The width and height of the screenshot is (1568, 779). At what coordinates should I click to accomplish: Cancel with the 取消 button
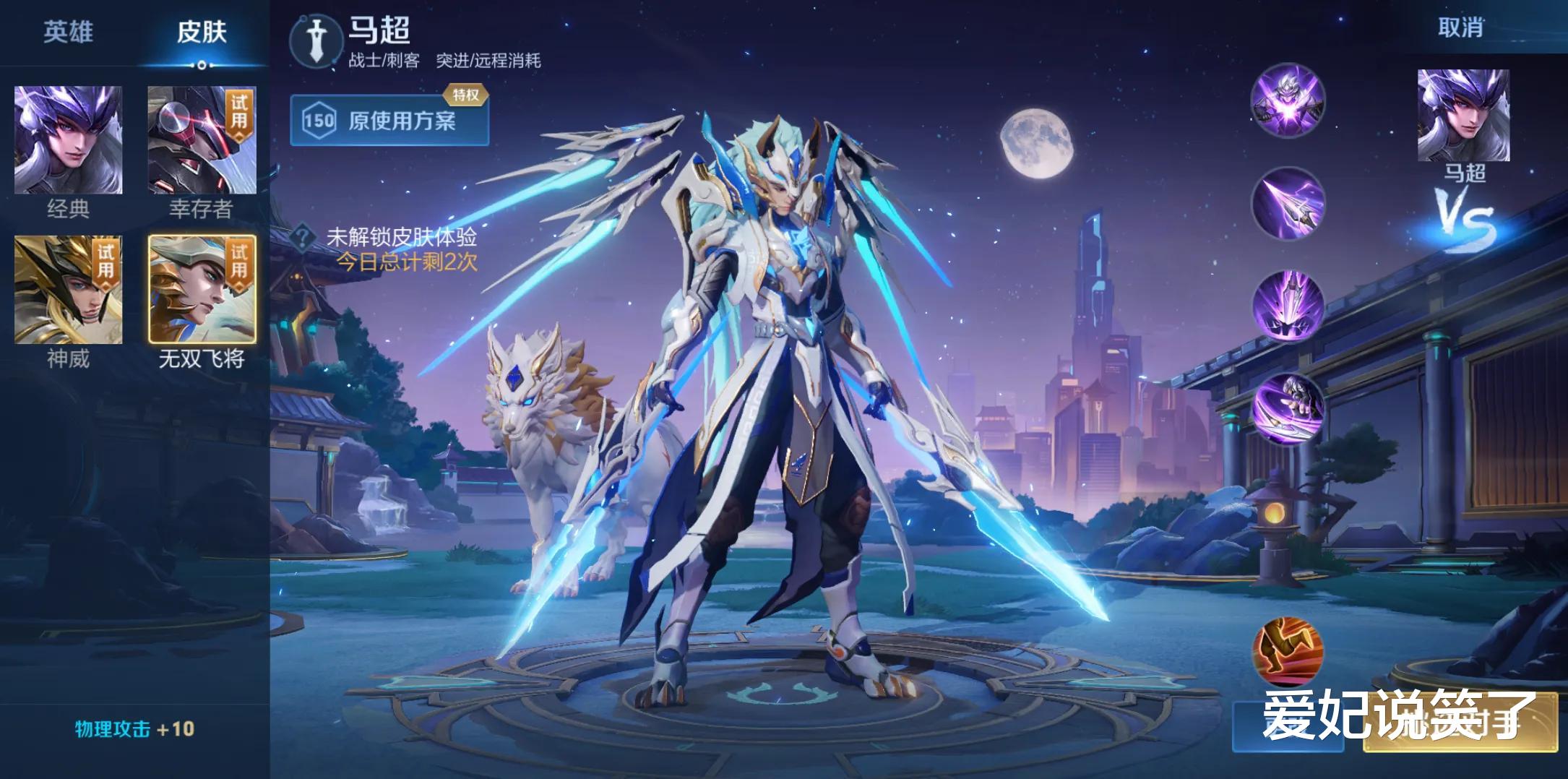1460,27
